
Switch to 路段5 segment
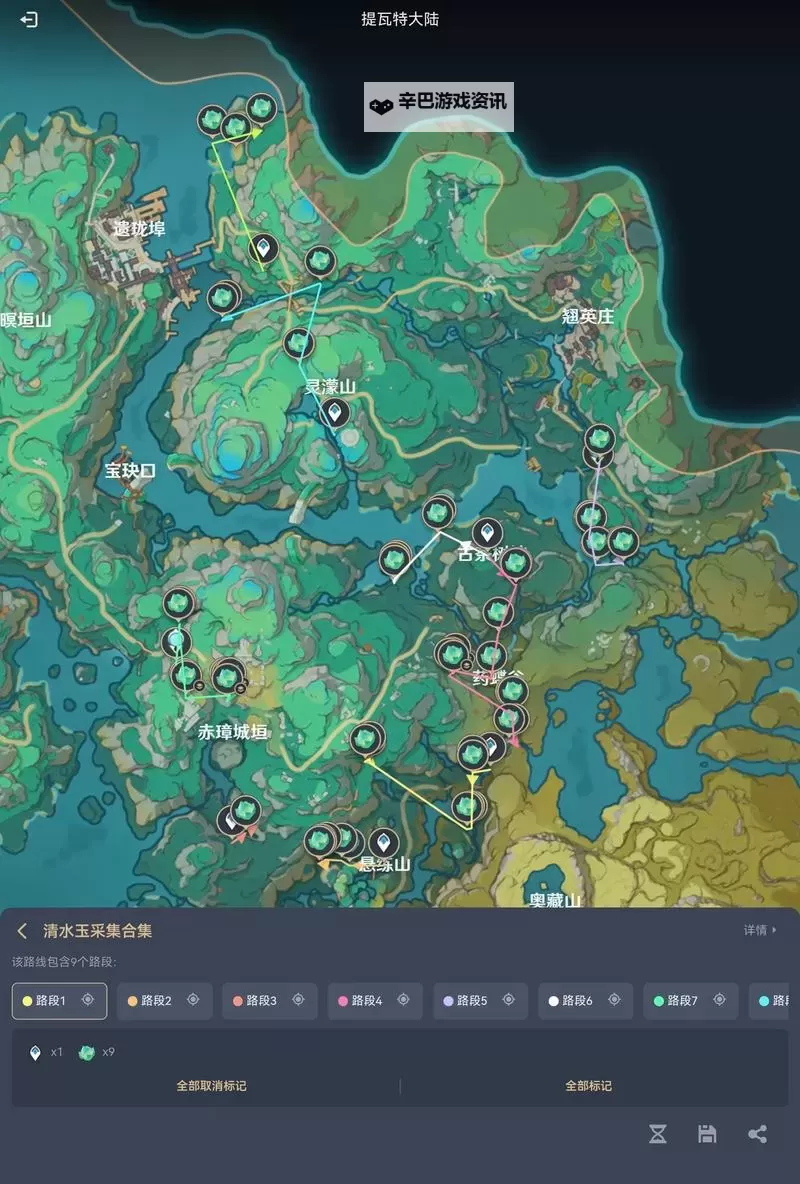point(471,1000)
